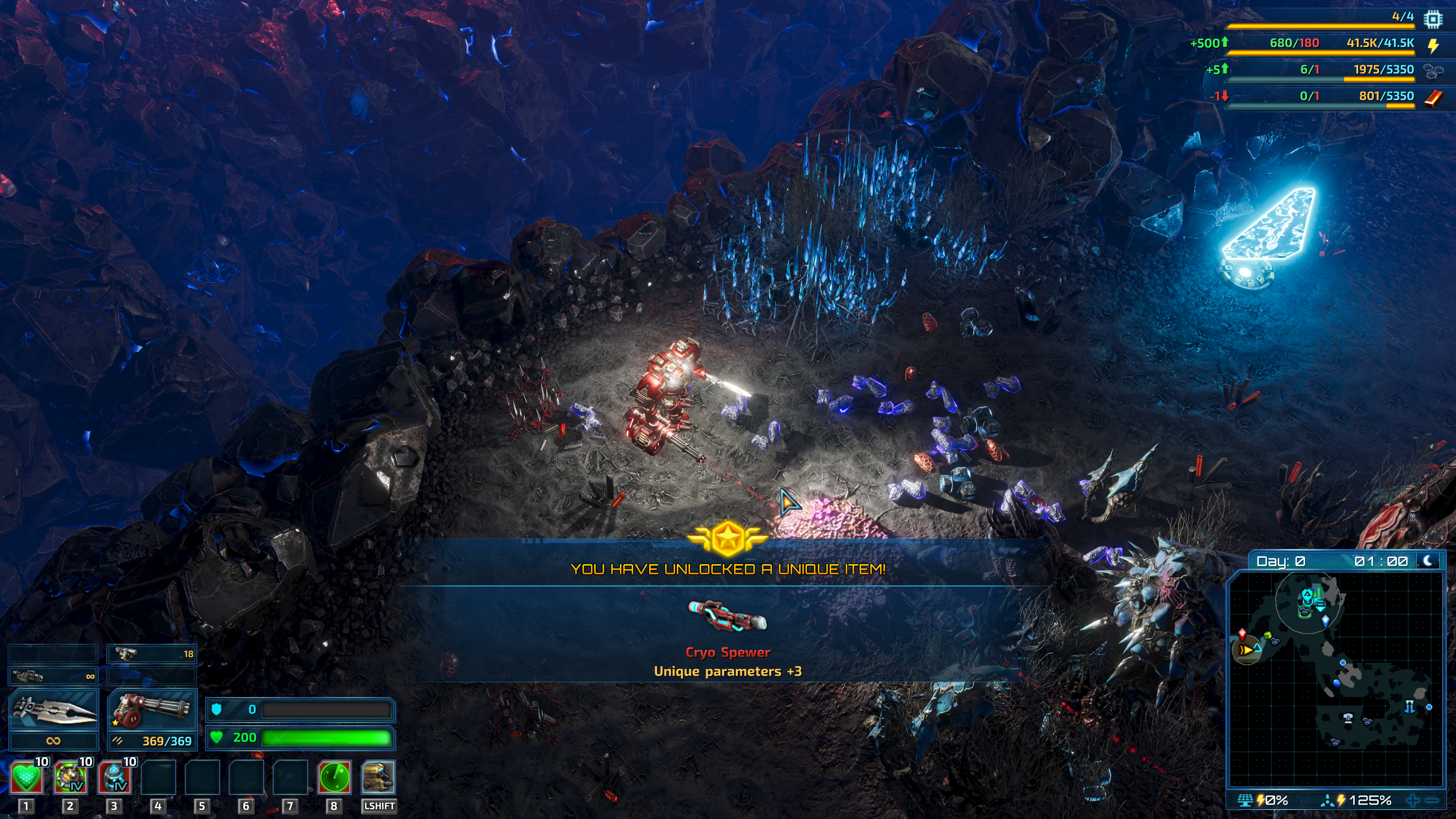Screen dimensions: 1456x819
Task: Activate the green radar scanner ability
Action: tap(334, 777)
